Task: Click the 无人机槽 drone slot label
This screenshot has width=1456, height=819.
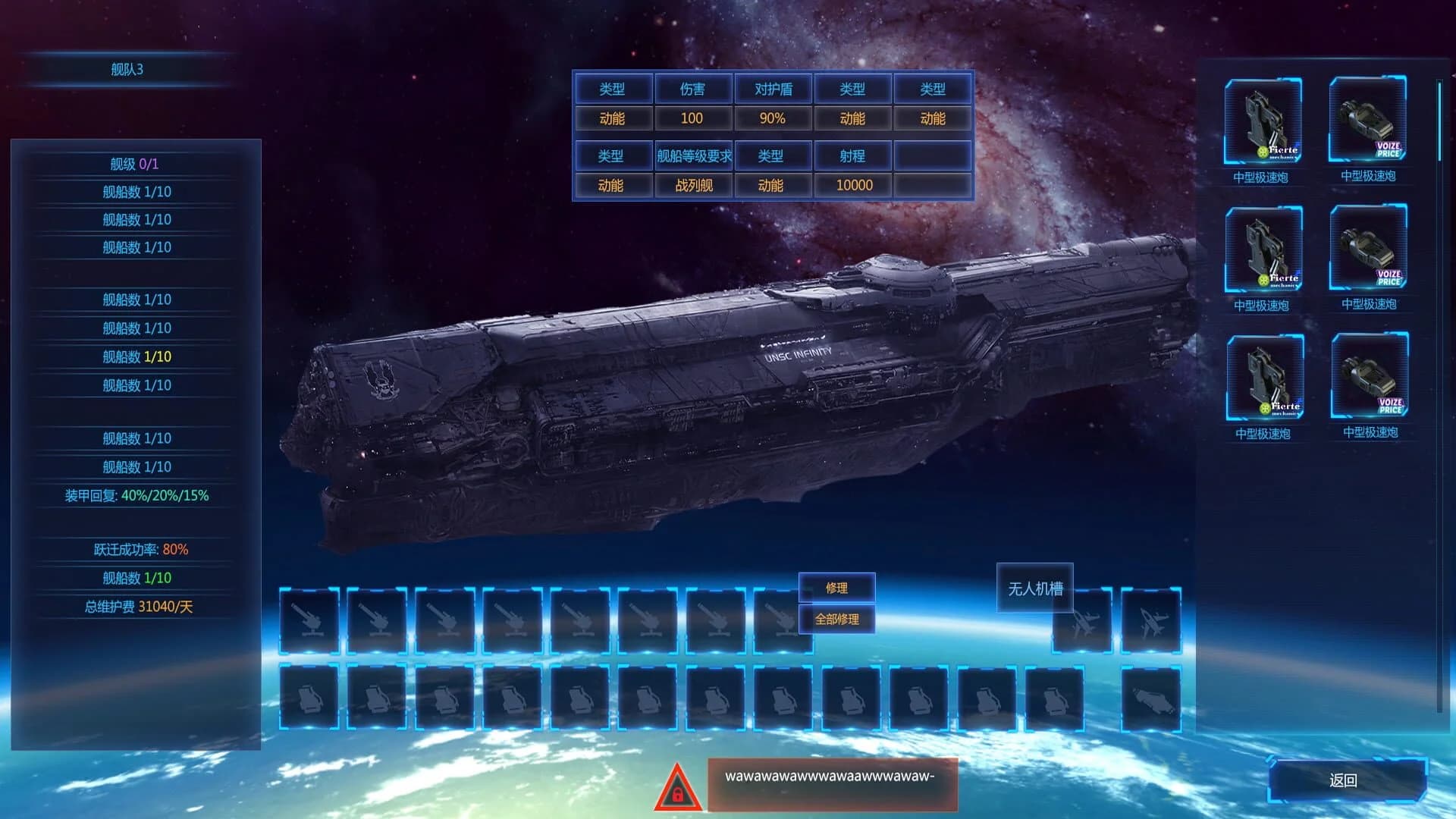Action: pyautogui.click(x=1035, y=587)
